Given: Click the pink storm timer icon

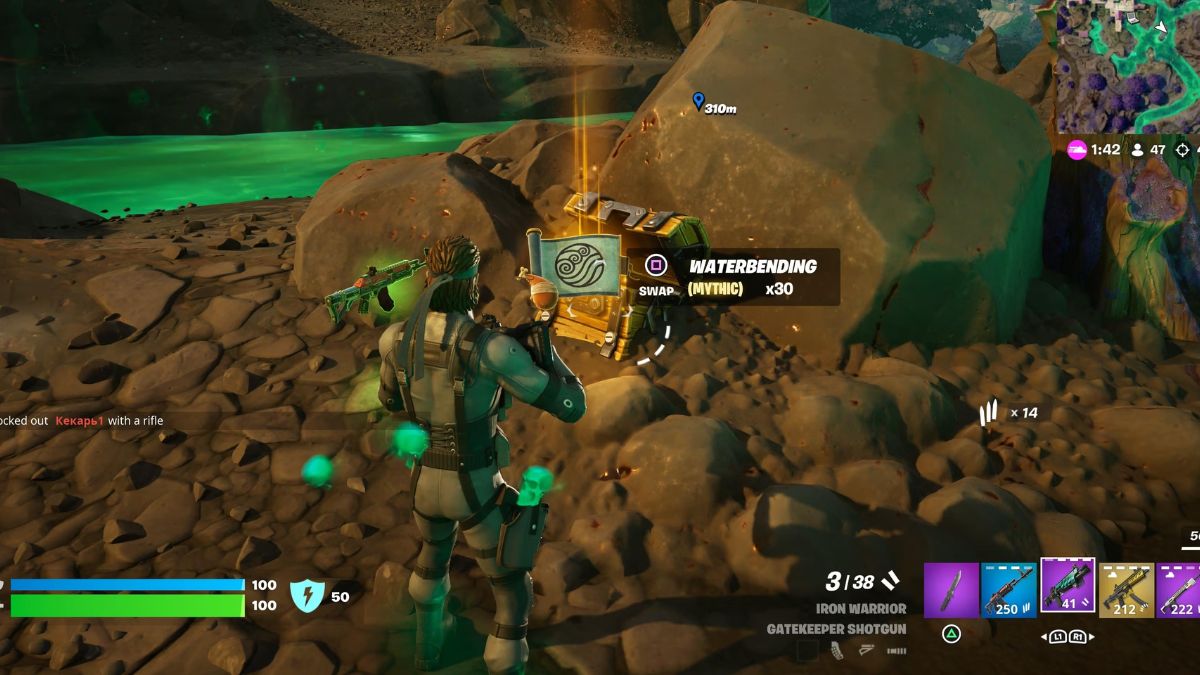Looking at the screenshot, I should pyautogui.click(x=1077, y=150).
